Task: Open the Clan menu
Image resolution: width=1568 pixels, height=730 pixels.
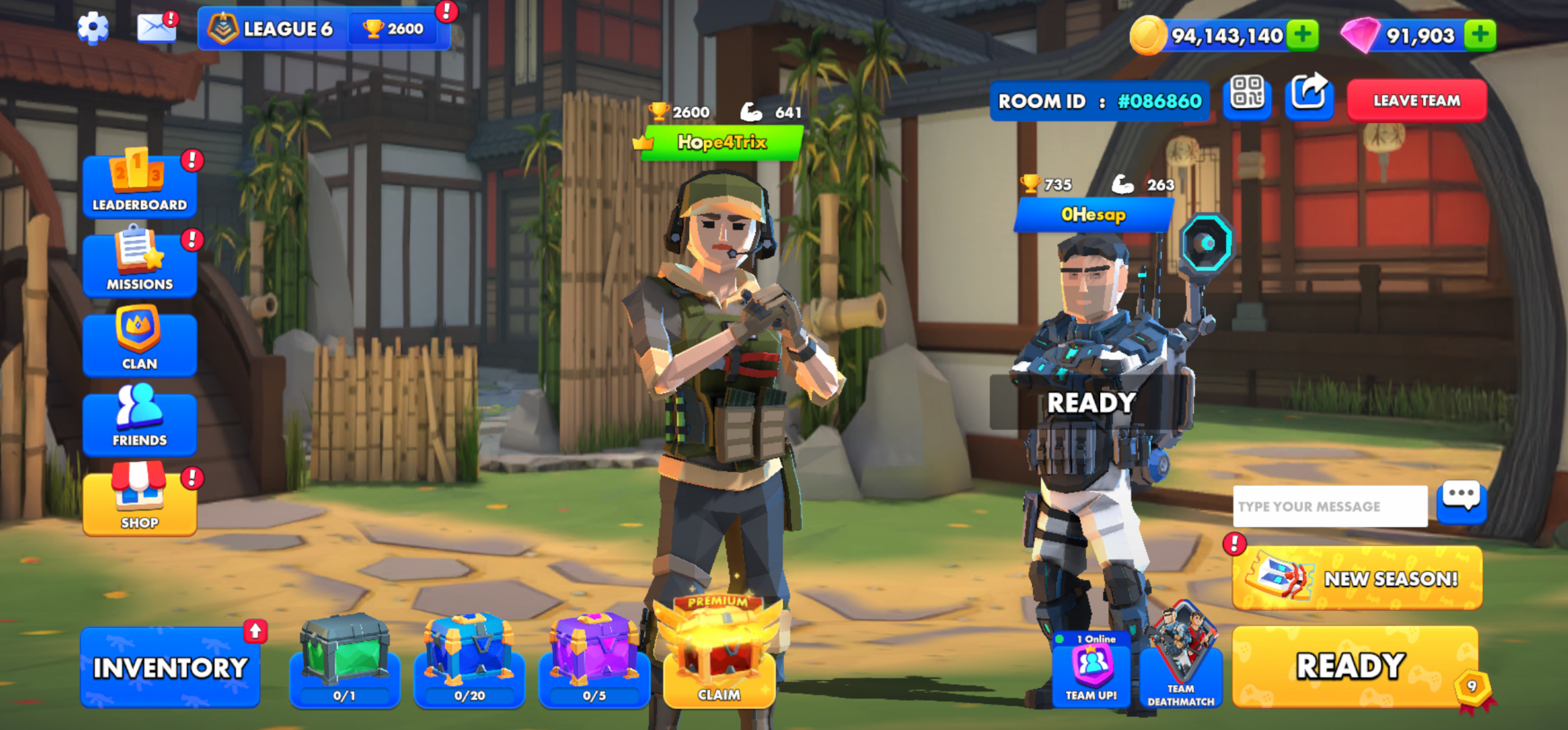Action: [x=139, y=344]
